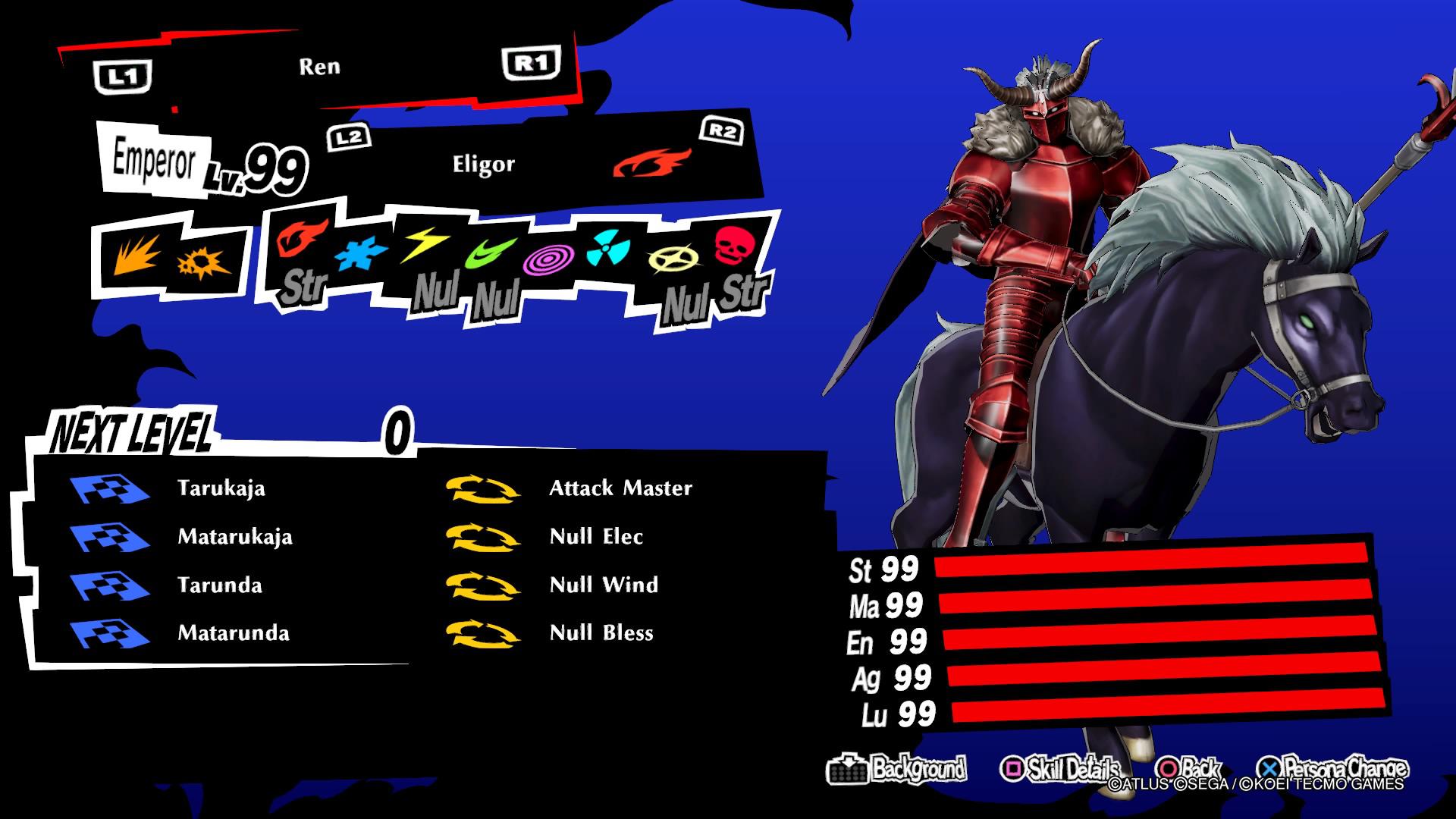Select the yellow lightning affinity icon
This screenshot has height=819, width=1456.
pos(425,244)
